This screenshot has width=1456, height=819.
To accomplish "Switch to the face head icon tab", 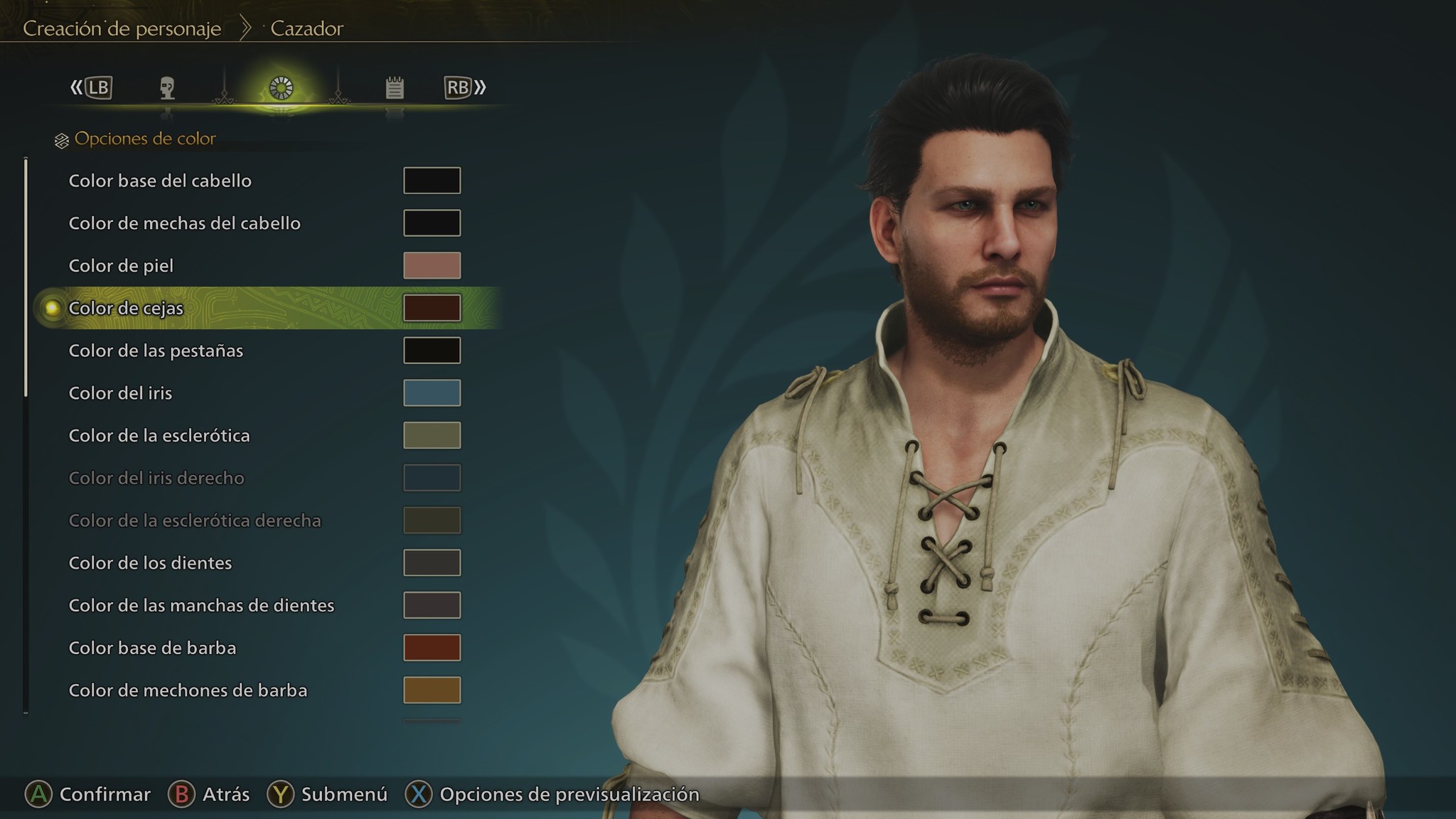I will [x=167, y=88].
